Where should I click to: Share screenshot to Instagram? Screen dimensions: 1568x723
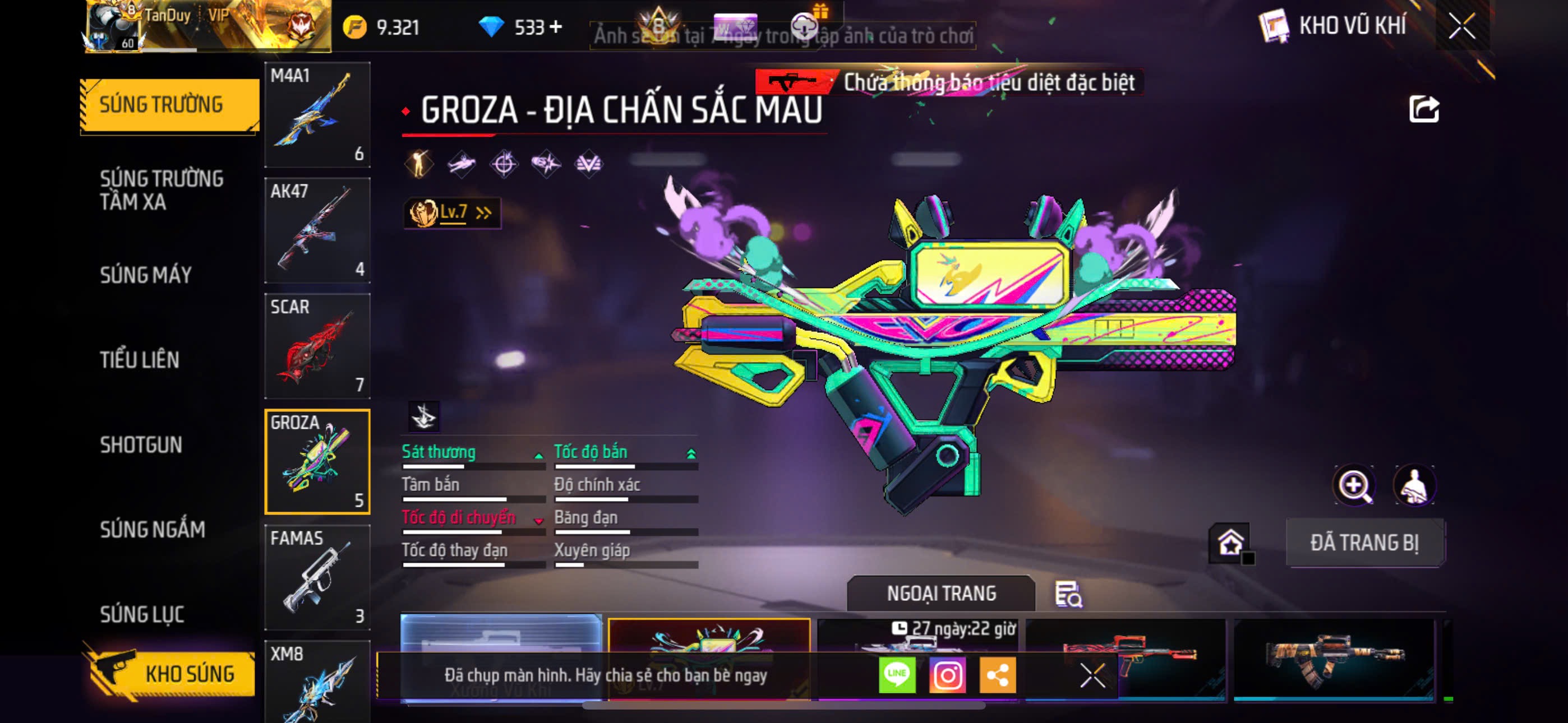[x=947, y=675]
